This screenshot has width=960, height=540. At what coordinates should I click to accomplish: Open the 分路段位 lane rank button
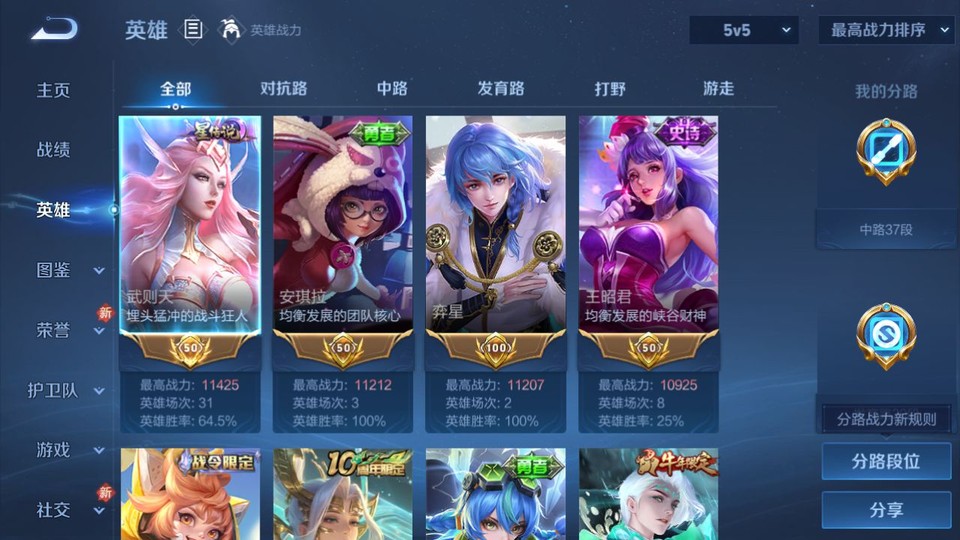[886, 462]
